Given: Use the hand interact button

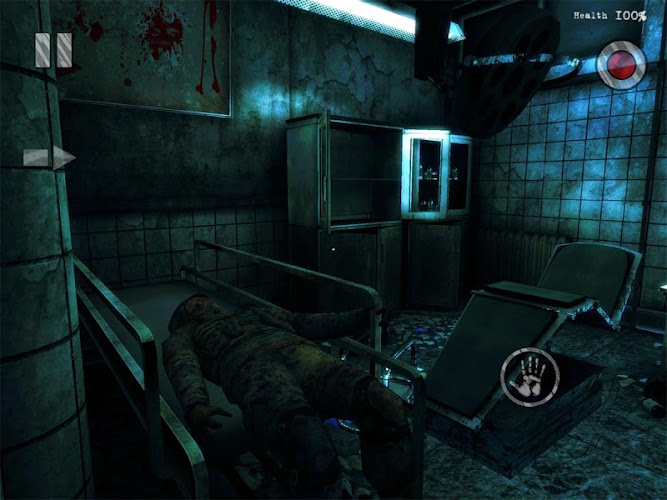Looking at the screenshot, I should pos(528,376).
